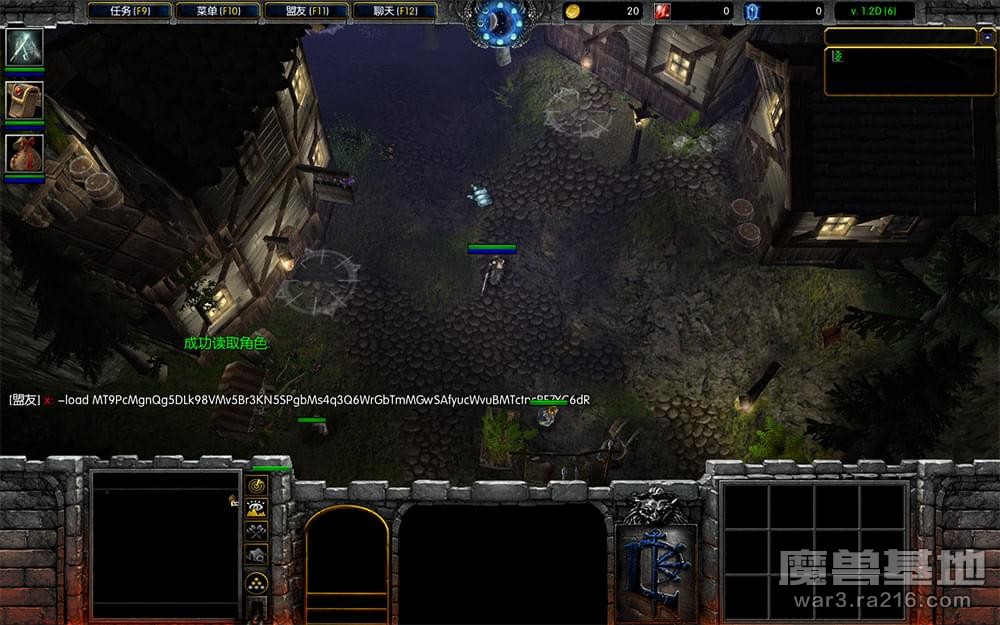The width and height of the screenshot is (1000, 625).
Task: Toggle the crossed-axes ally color button
Action: click(257, 531)
